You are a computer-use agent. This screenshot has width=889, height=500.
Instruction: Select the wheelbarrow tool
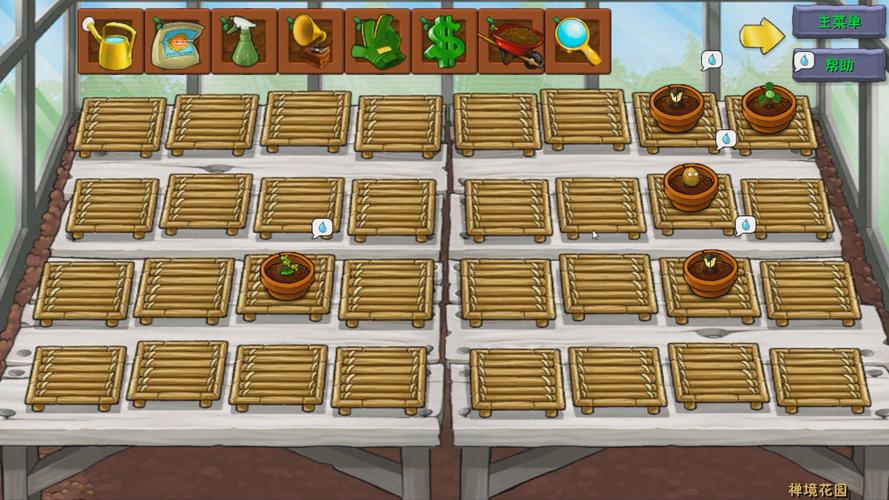511,43
